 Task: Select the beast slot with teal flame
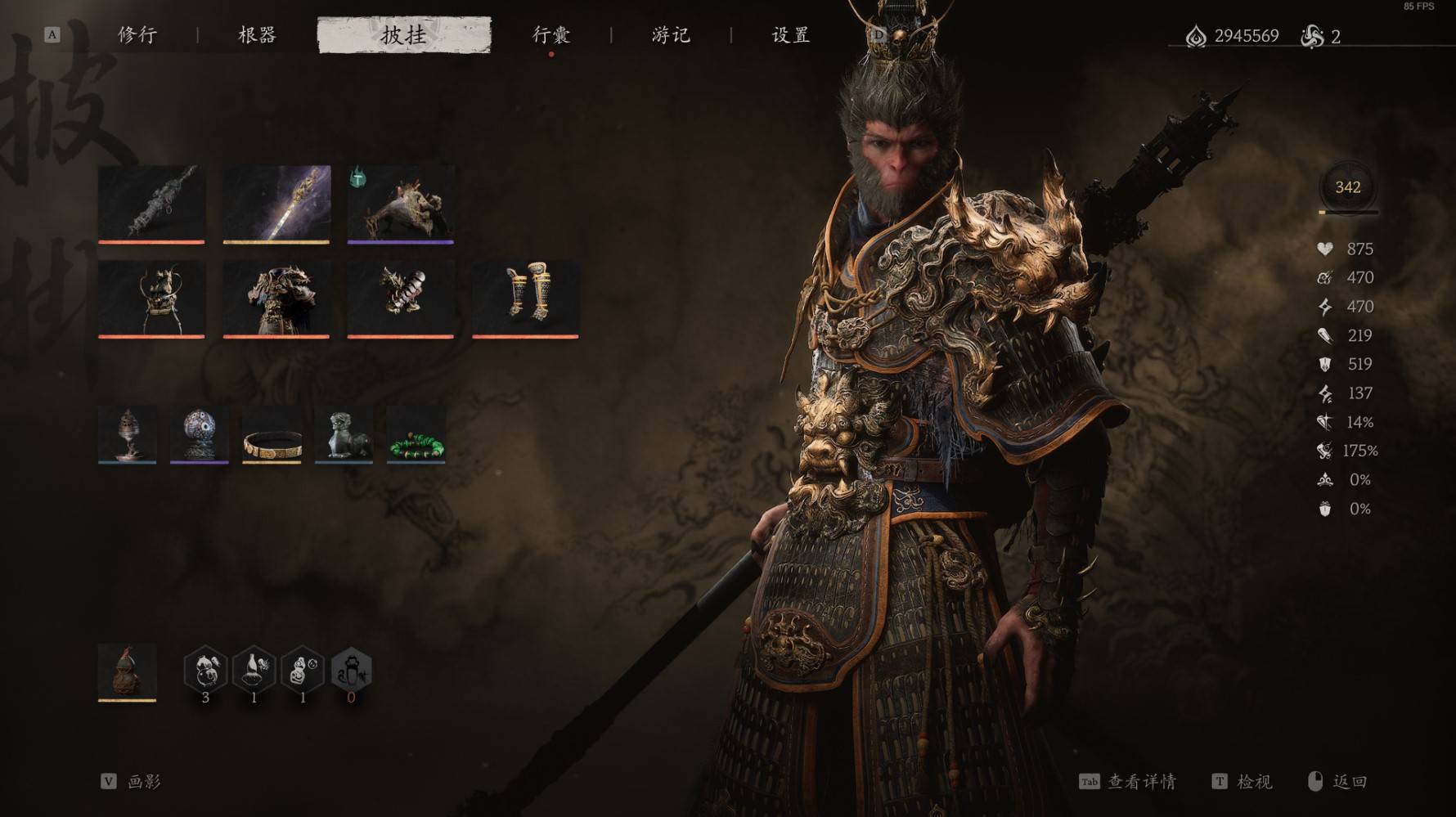[401, 204]
